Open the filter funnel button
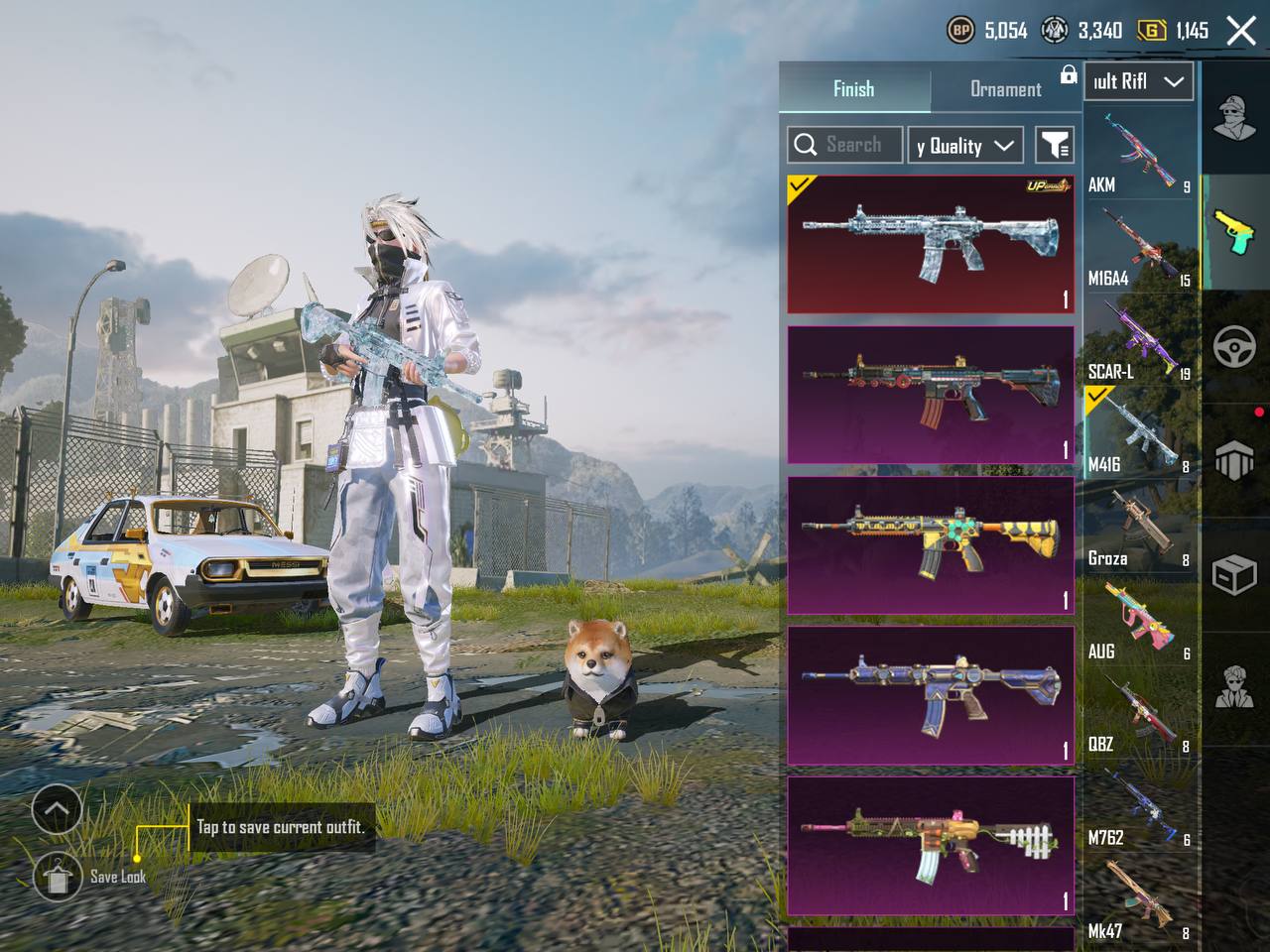 pyautogui.click(x=1055, y=146)
